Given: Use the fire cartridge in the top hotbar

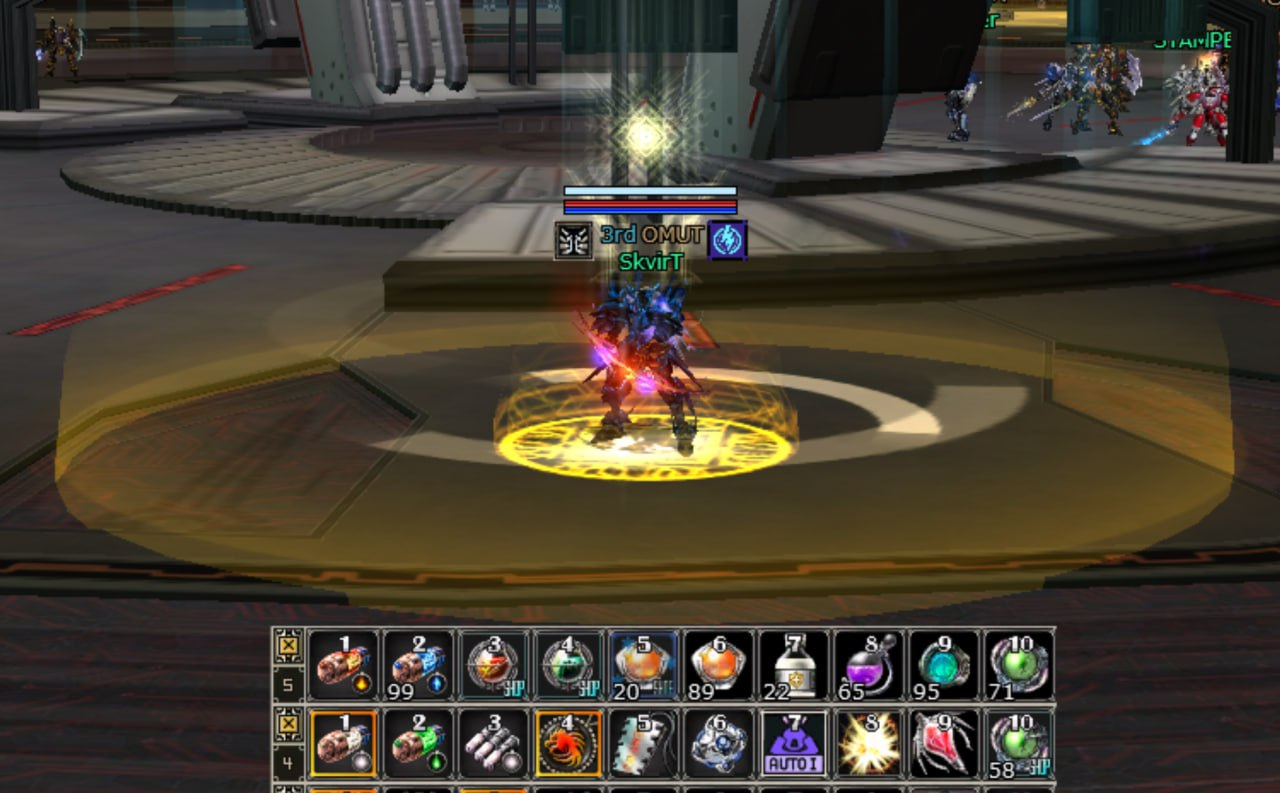Looking at the screenshot, I should (343, 665).
